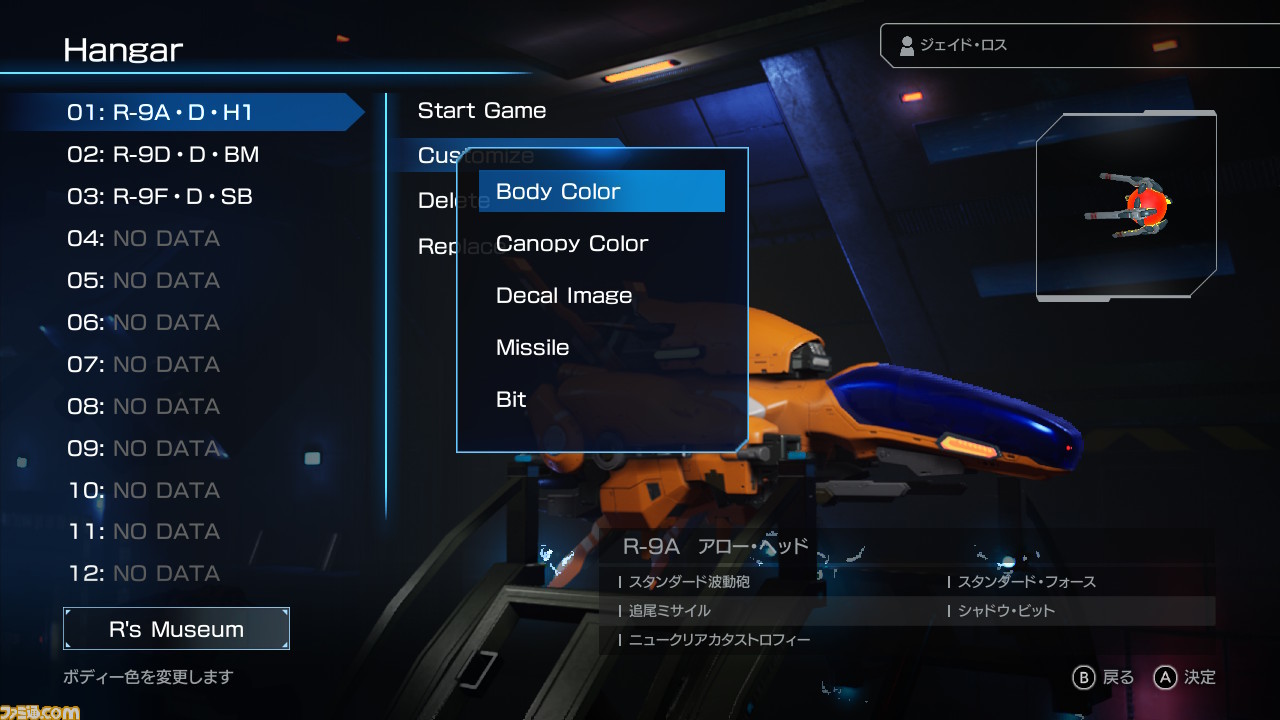
Task: Select Missile from the customize list
Action: (533, 347)
